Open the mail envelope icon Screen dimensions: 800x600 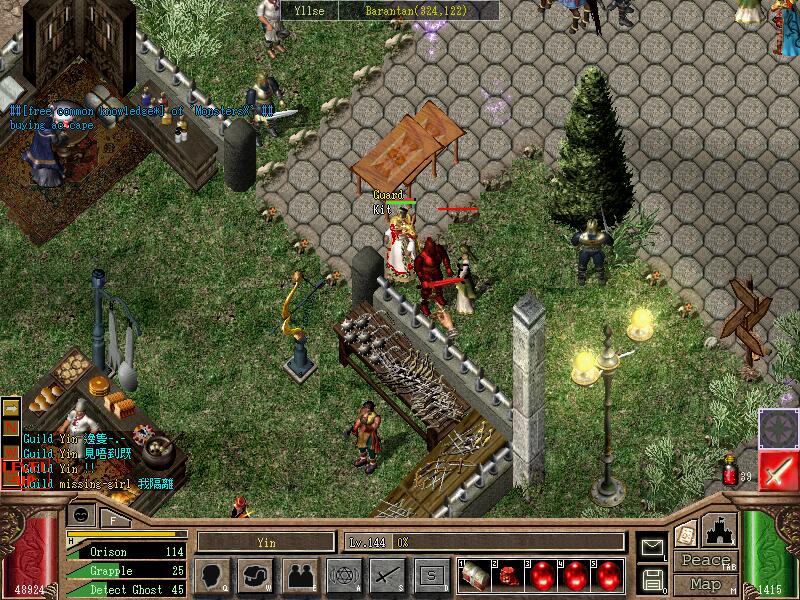pyautogui.click(x=651, y=548)
